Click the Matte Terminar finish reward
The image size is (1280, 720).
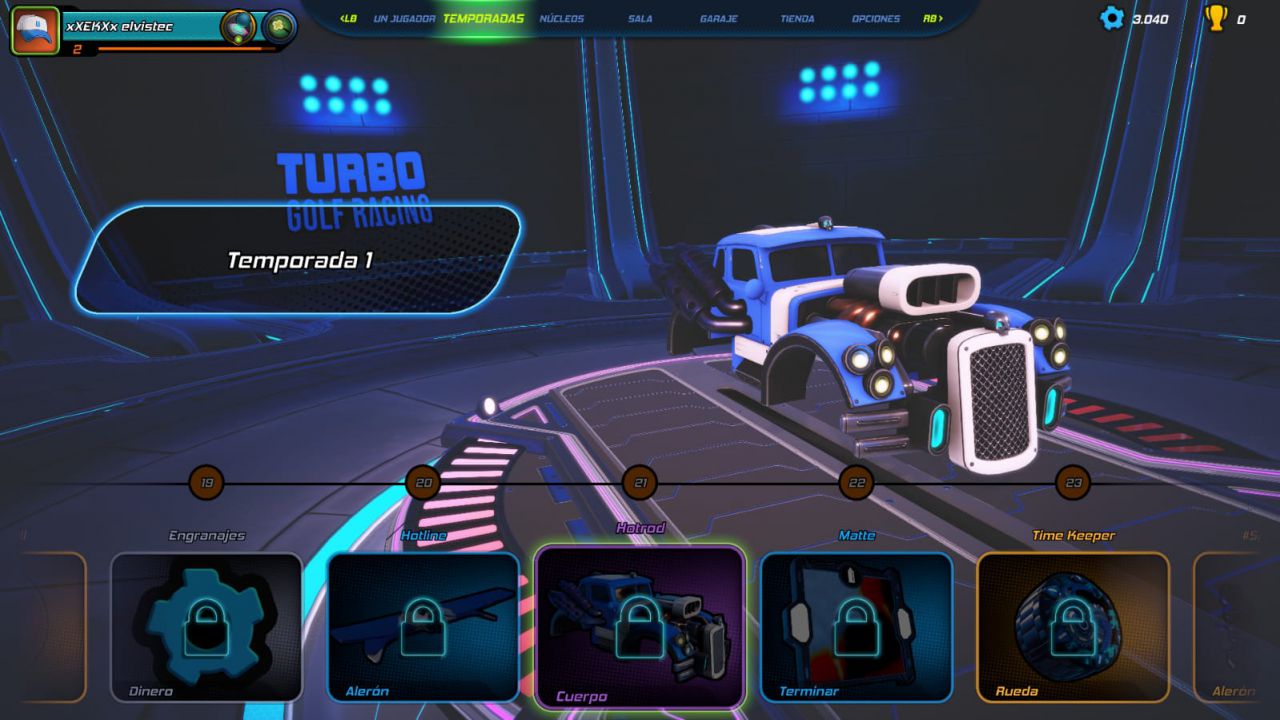click(x=856, y=625)
